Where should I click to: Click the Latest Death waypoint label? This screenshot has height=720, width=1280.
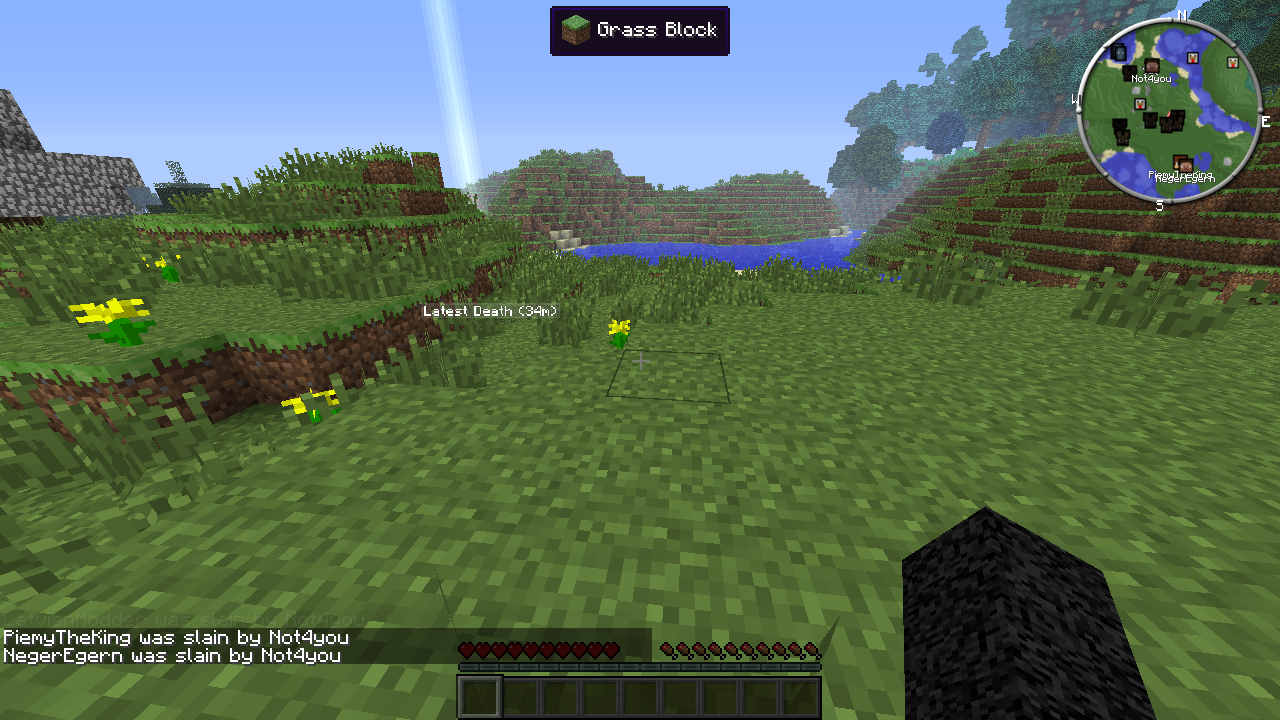click(490, 311)
